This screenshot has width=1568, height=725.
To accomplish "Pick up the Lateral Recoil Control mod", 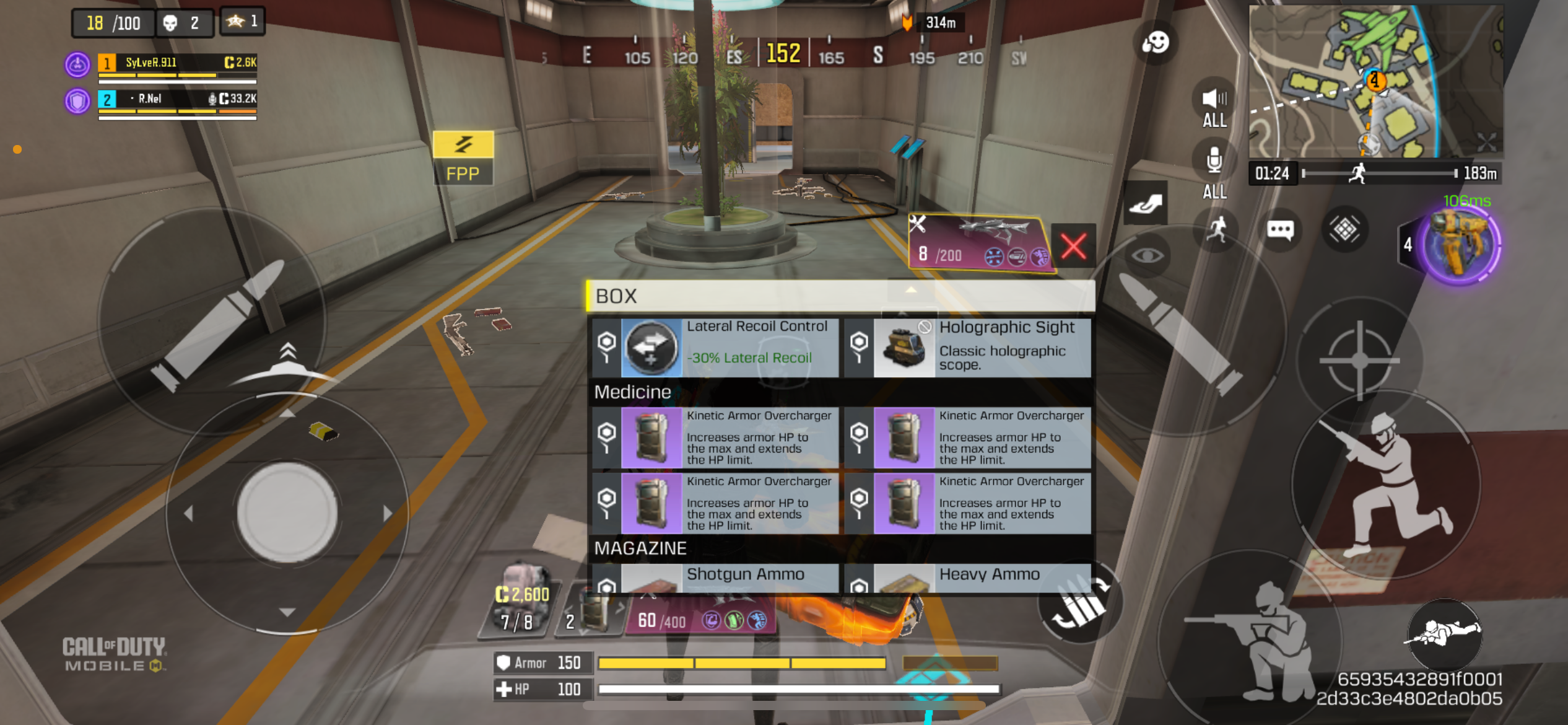I will point(715,347).
